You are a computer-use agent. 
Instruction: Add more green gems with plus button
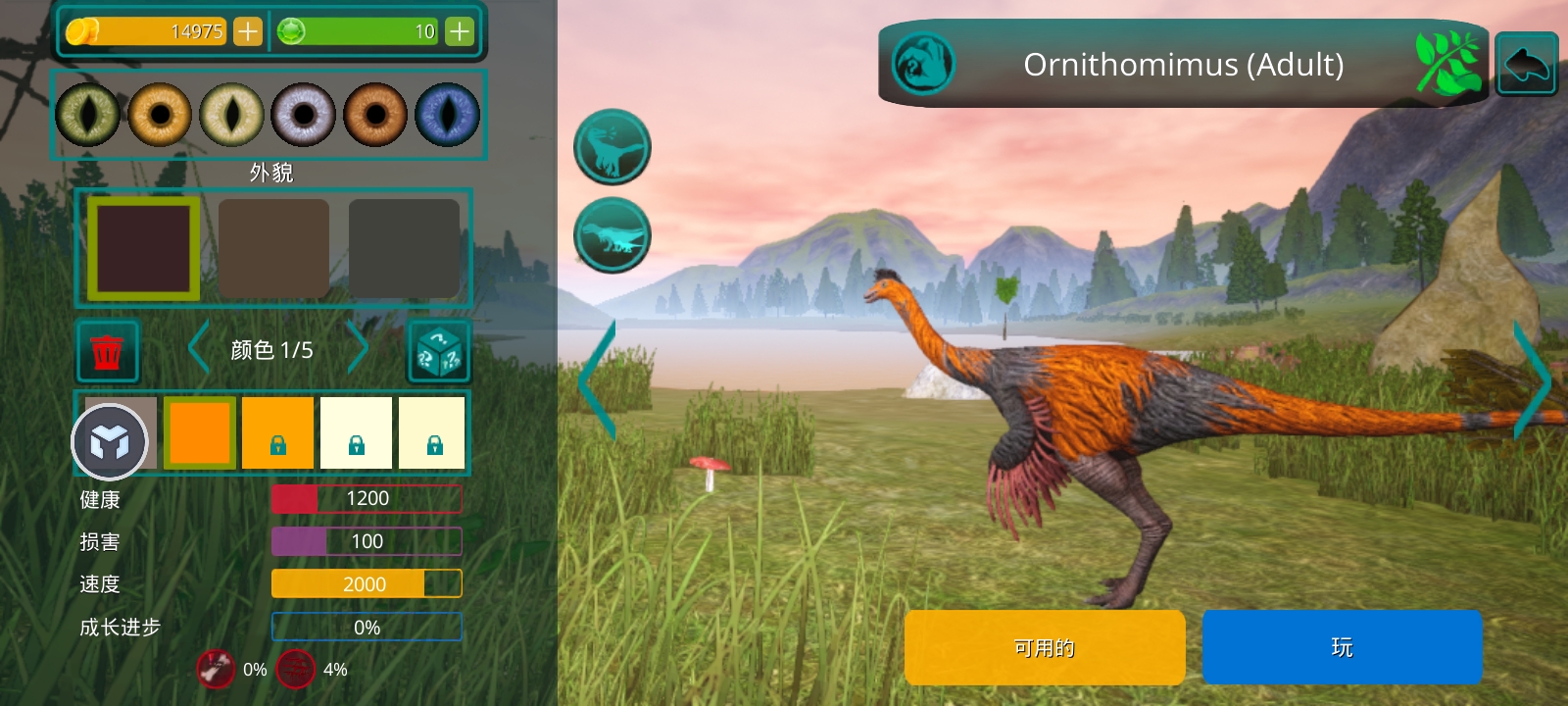(x=459, y=31)
